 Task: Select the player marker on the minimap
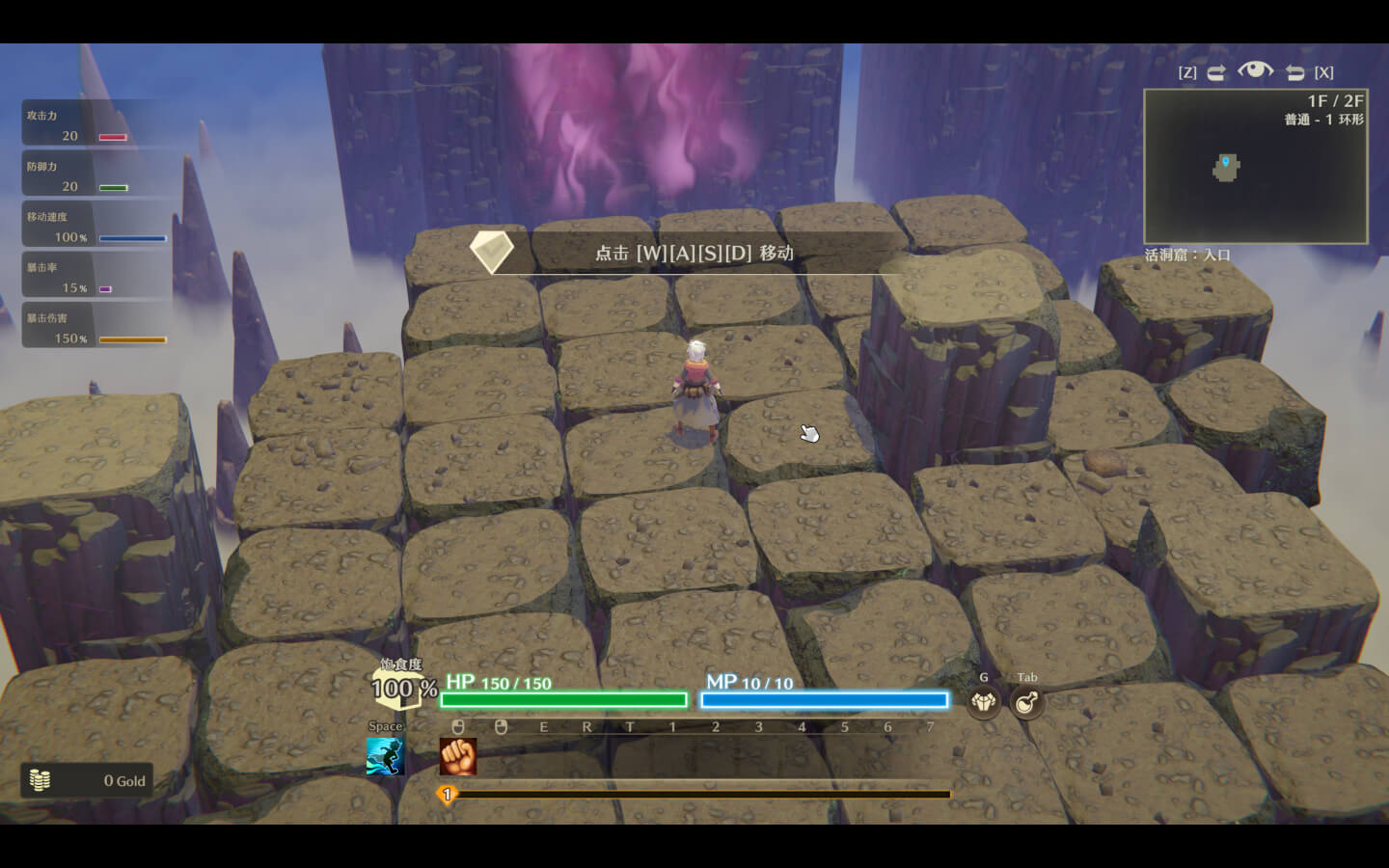pyautogui.click(x=1226, y=167)
